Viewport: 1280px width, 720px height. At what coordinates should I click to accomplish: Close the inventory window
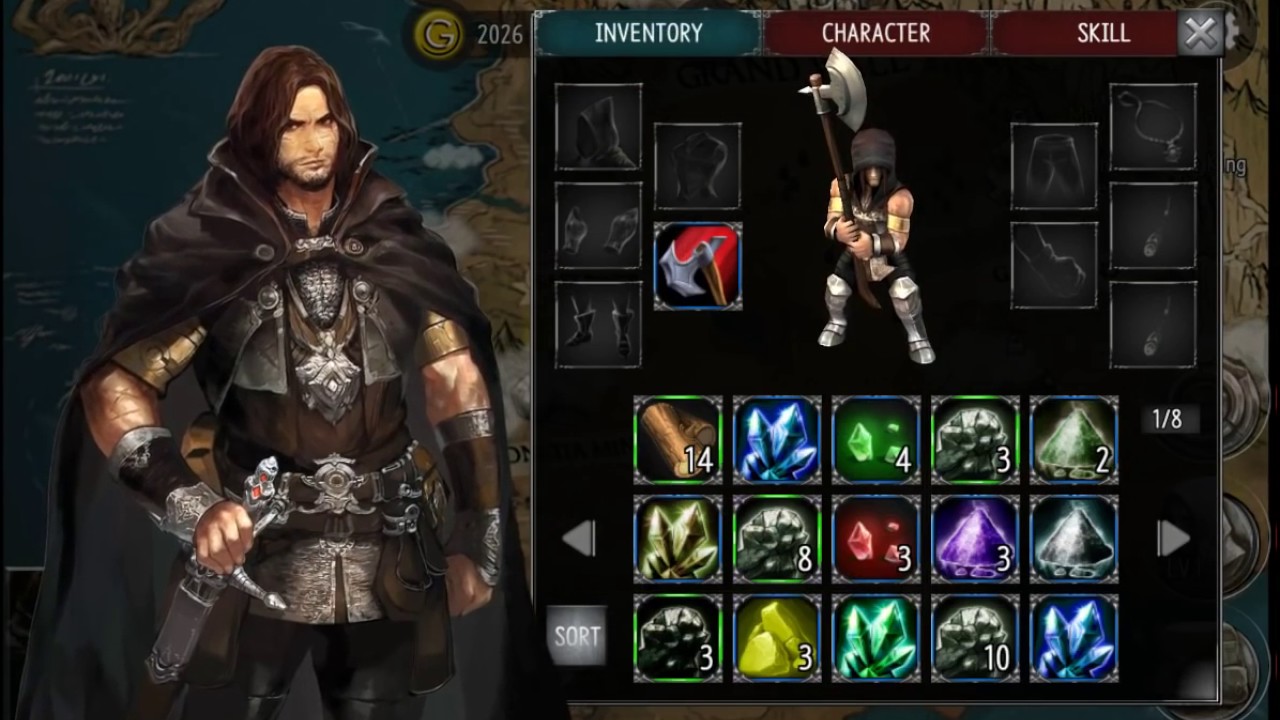[1199, 35]
